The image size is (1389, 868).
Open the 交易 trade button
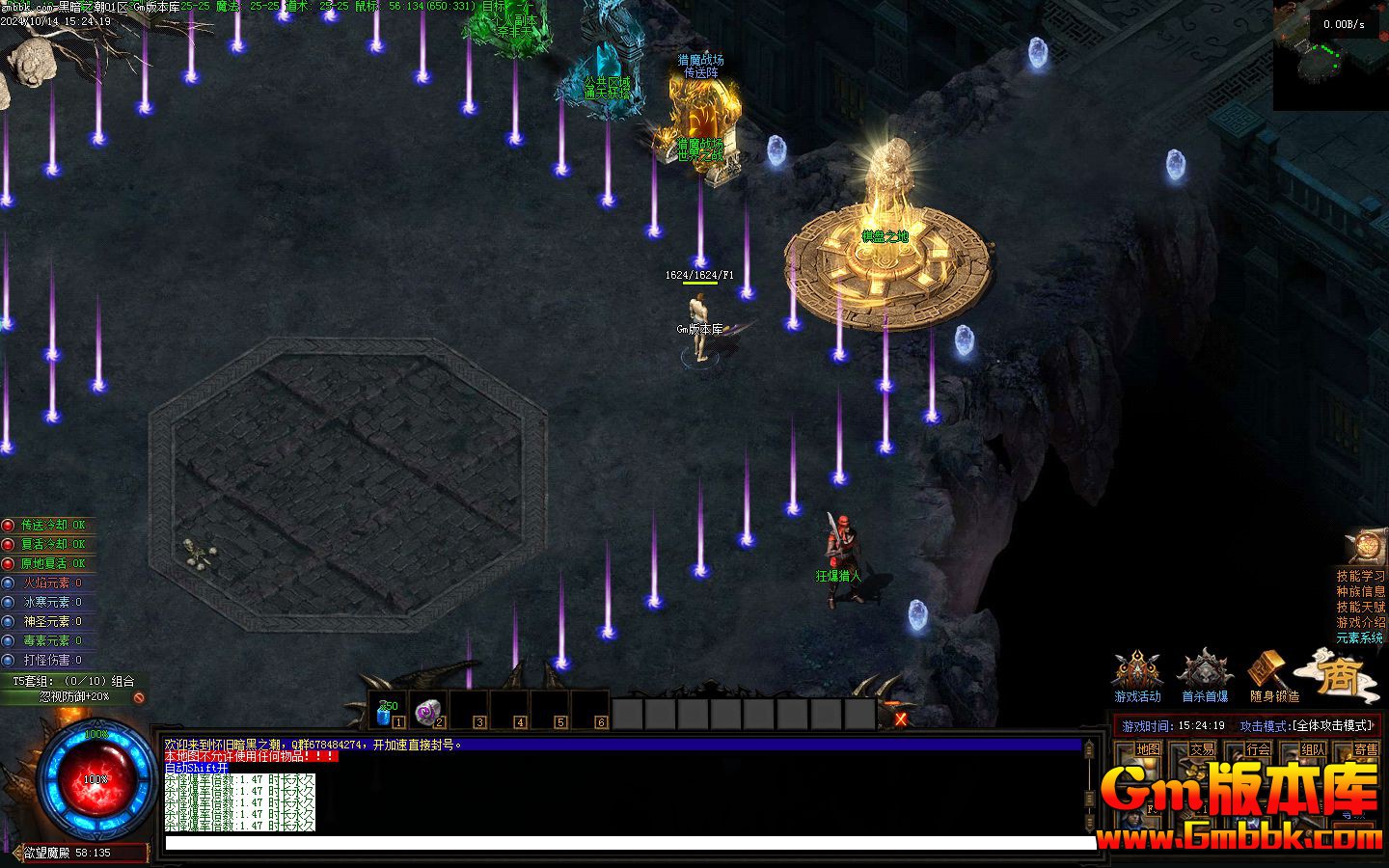click(x=1202, y=749)
